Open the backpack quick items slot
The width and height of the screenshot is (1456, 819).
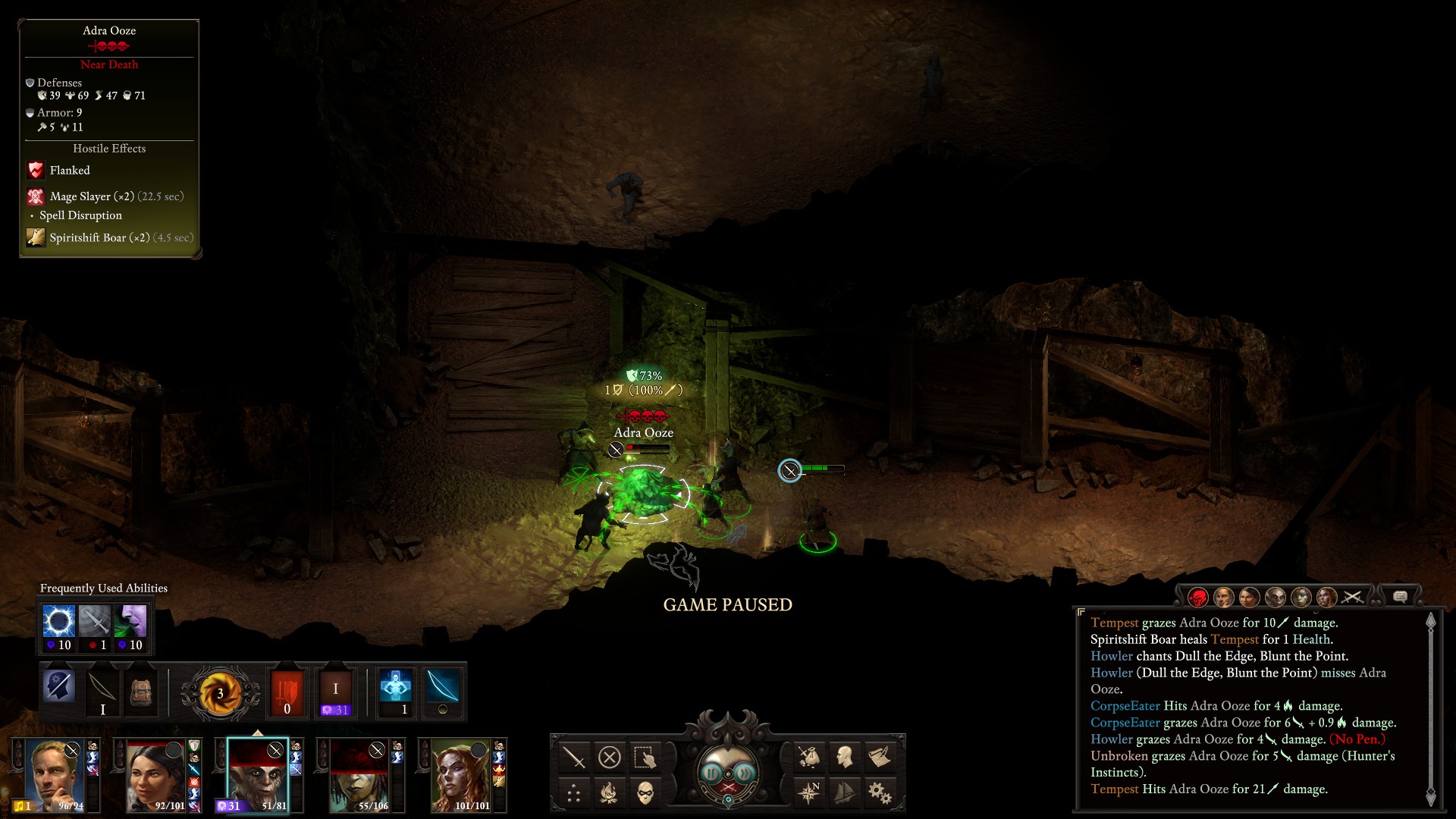[140, 692]
